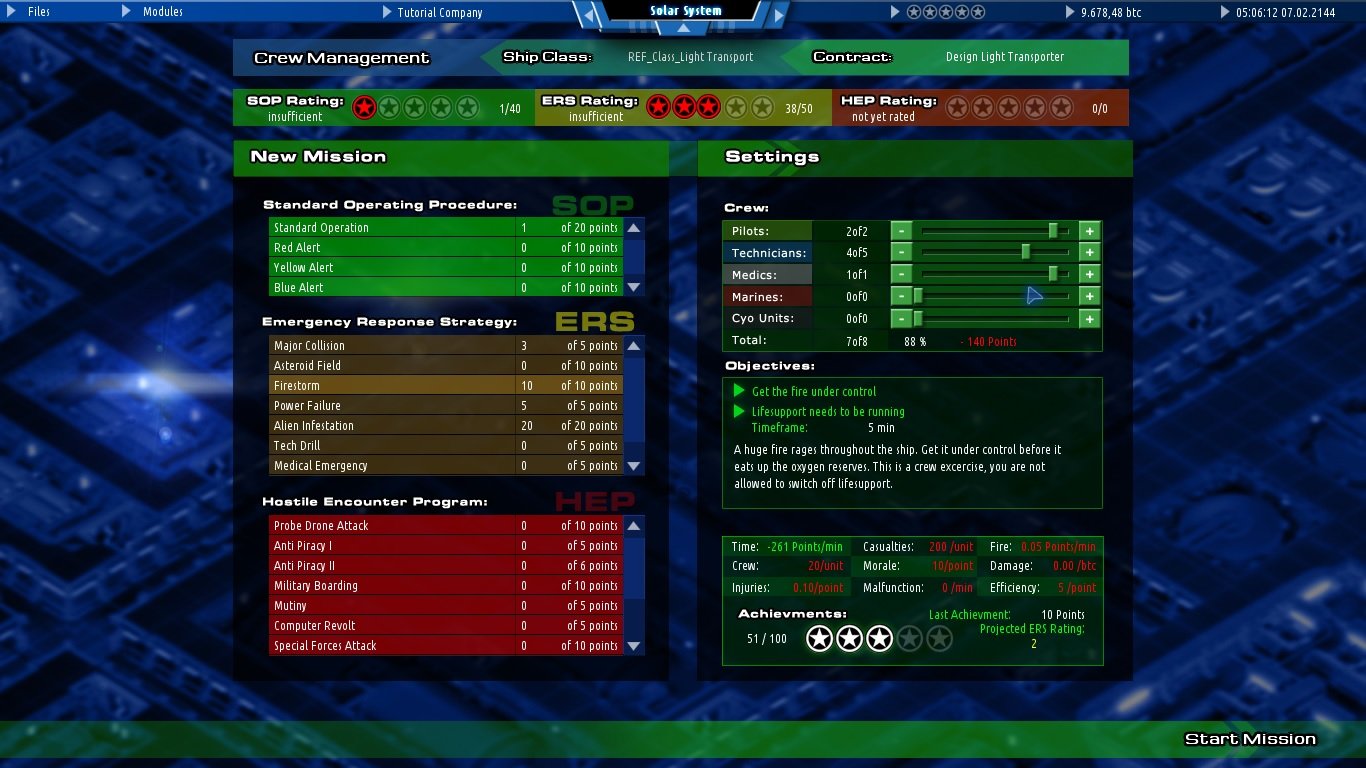This screenshot has height=768, width=1366.
Task: Decrease Pilots using the minus button
Action: 901,230
